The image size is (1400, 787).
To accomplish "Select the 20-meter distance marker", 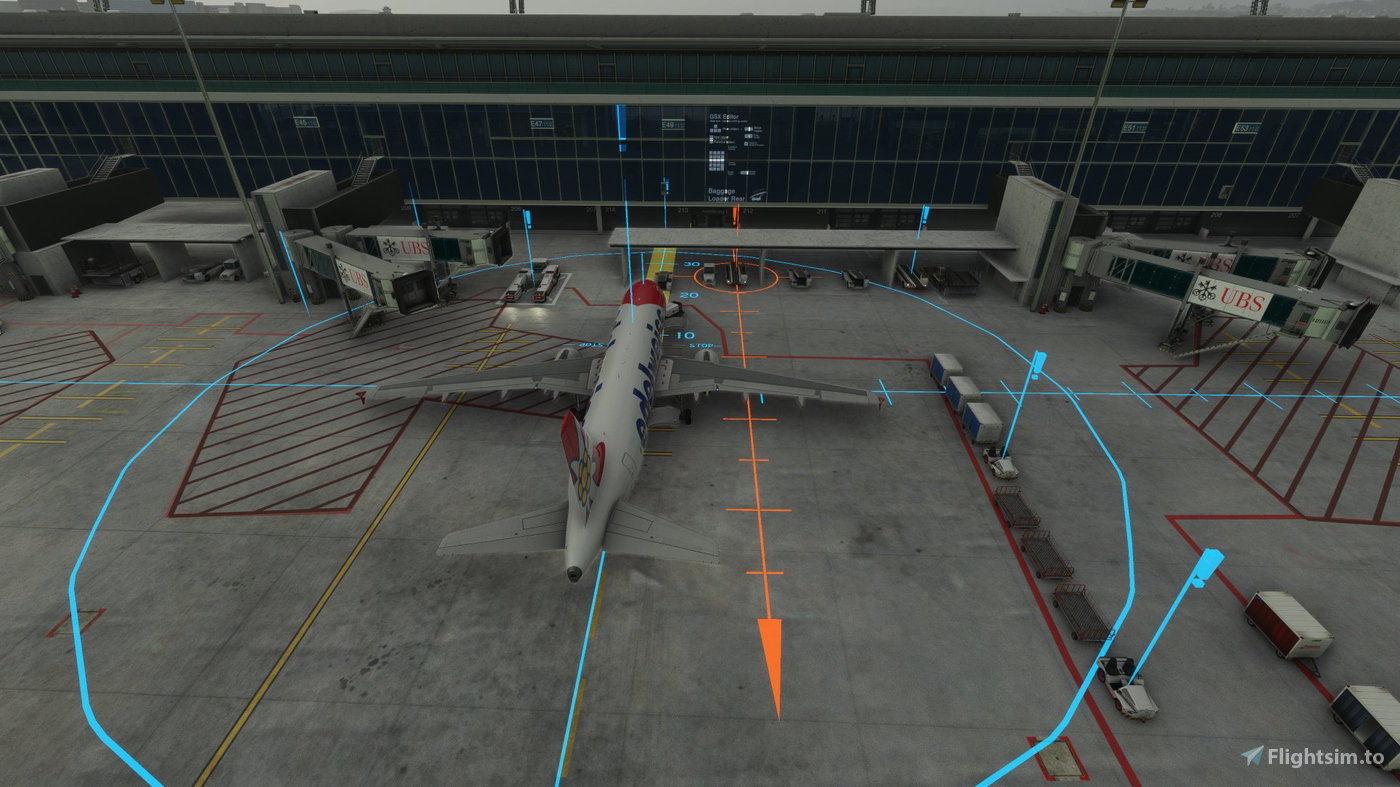I will pyautogui.click(x=688, y=295).
